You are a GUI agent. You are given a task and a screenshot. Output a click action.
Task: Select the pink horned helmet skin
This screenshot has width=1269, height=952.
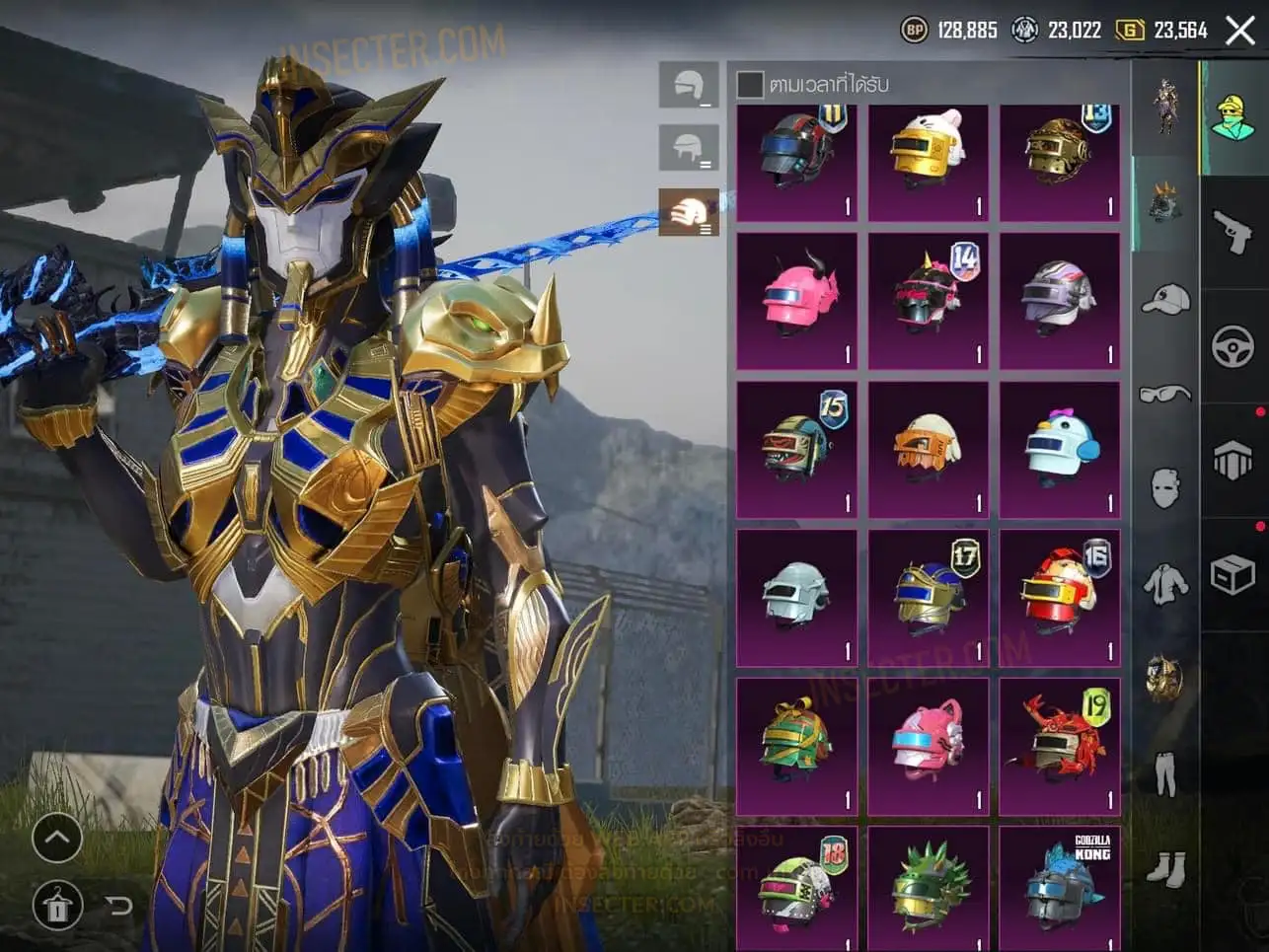pos(797,301)
